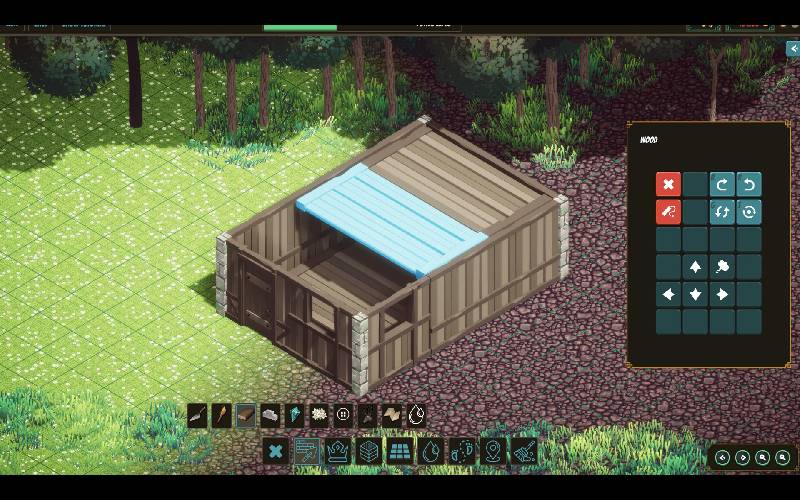The height and width of the screenshot is (500, 800).
Task: Open the crown category in build toolbar
Action: point(338,452)
